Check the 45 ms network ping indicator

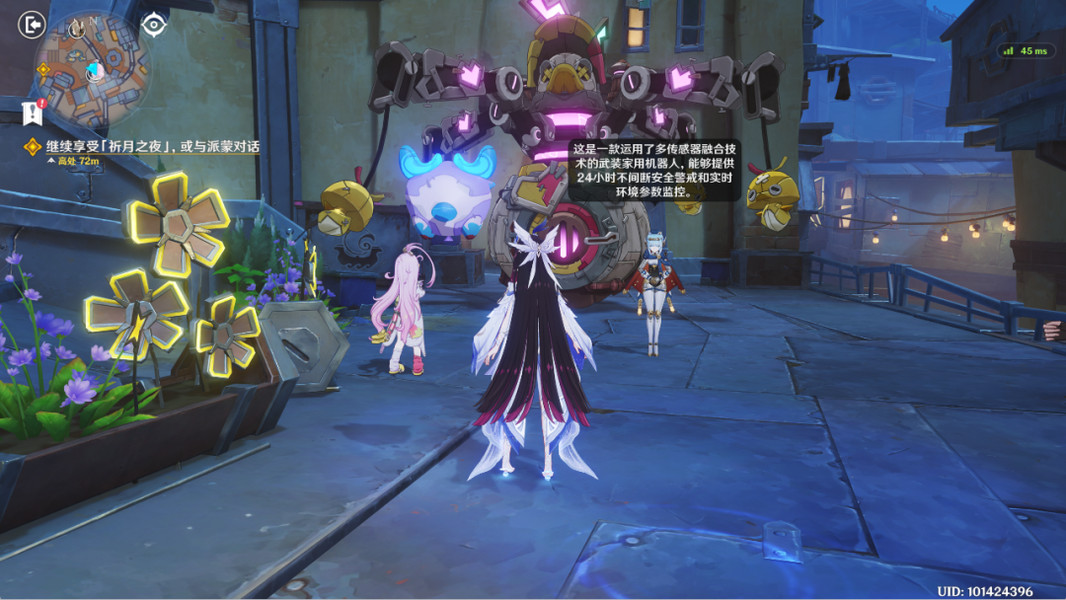pos(1026,50)
